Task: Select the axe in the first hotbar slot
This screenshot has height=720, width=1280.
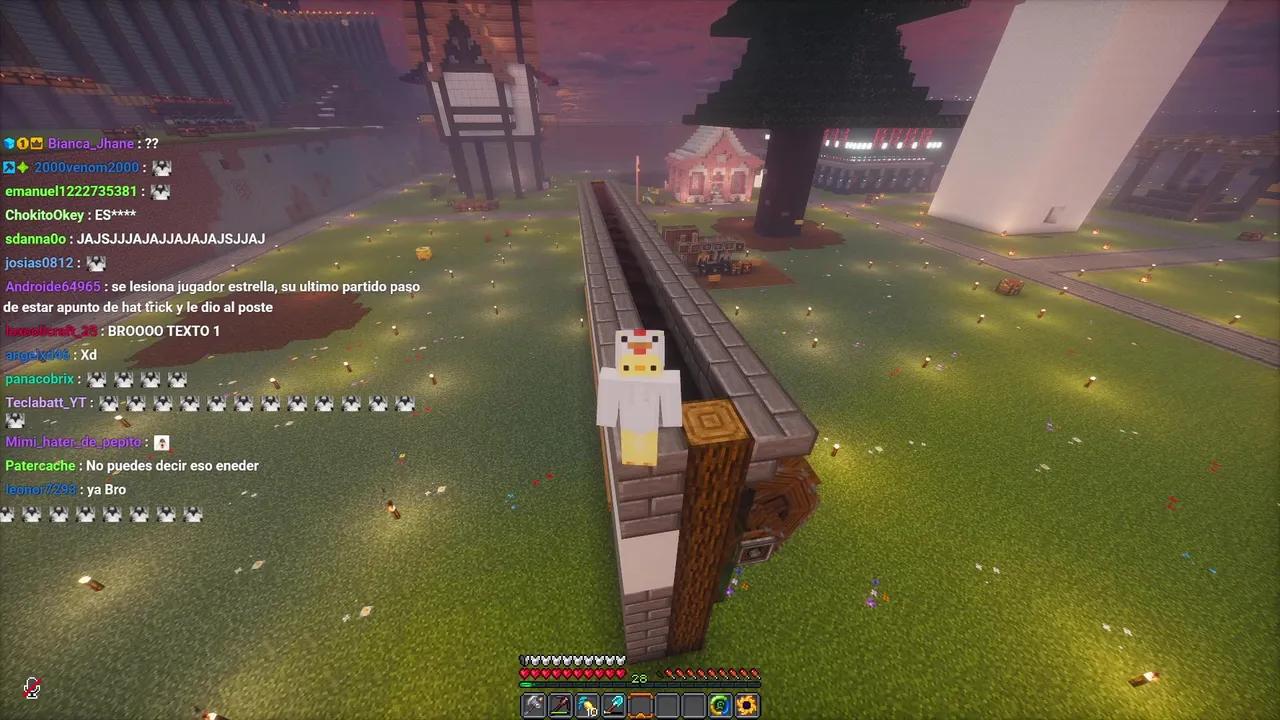Action: click(533, 705)
